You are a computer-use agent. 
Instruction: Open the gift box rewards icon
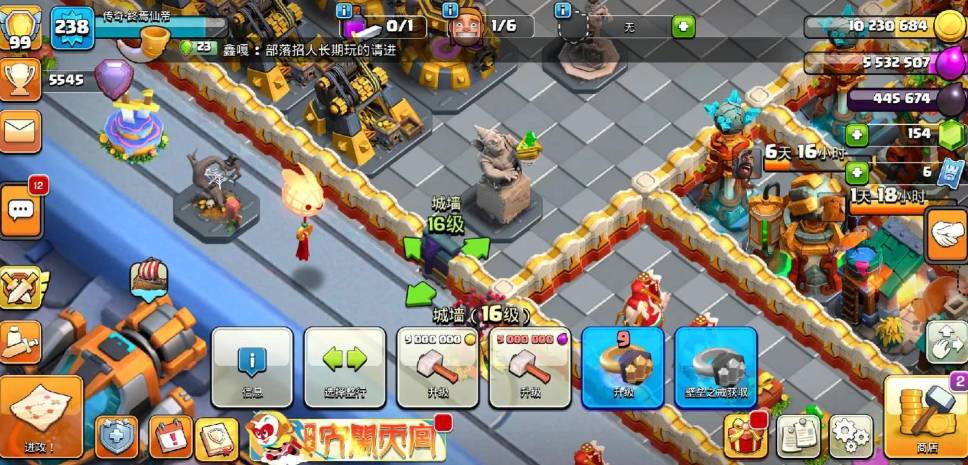pos(744,435)
